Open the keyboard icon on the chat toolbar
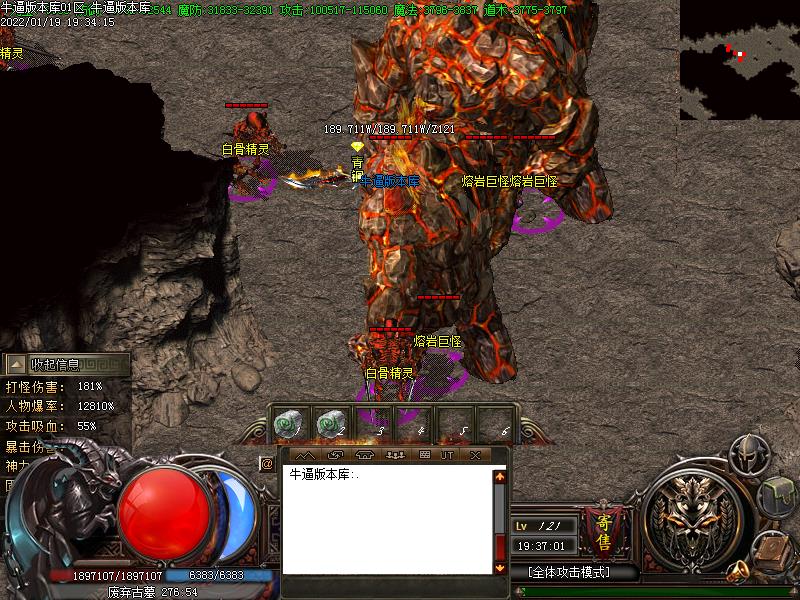The height and width of the screenshot is (600, 800). tap(424, 455)
